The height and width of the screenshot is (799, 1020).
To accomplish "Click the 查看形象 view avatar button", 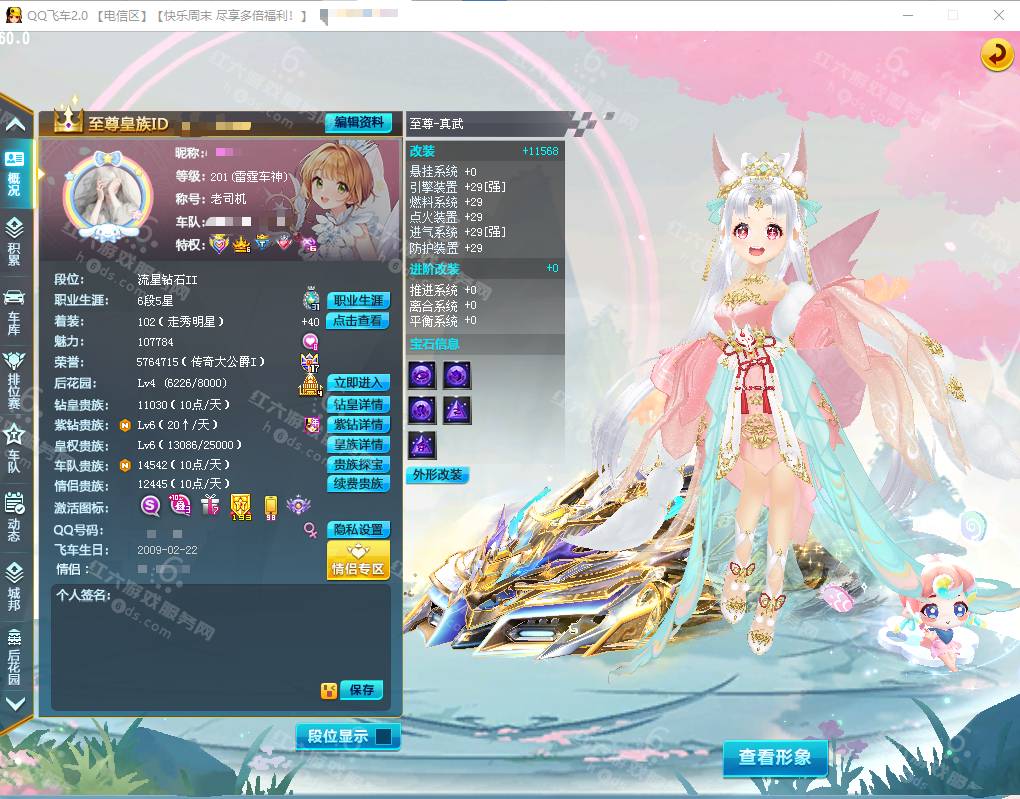I will point(775,758).
